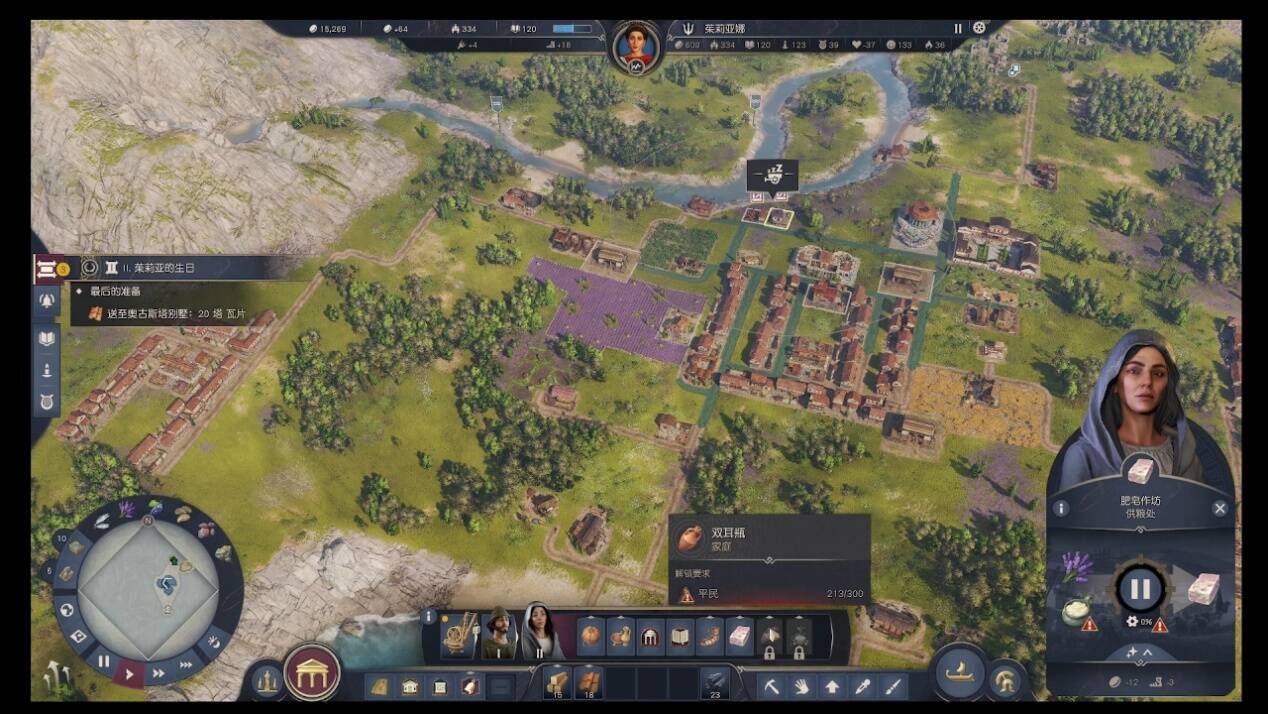
Task: Choose the bearded man population tier portrait
Action: [x=497, y=633]
